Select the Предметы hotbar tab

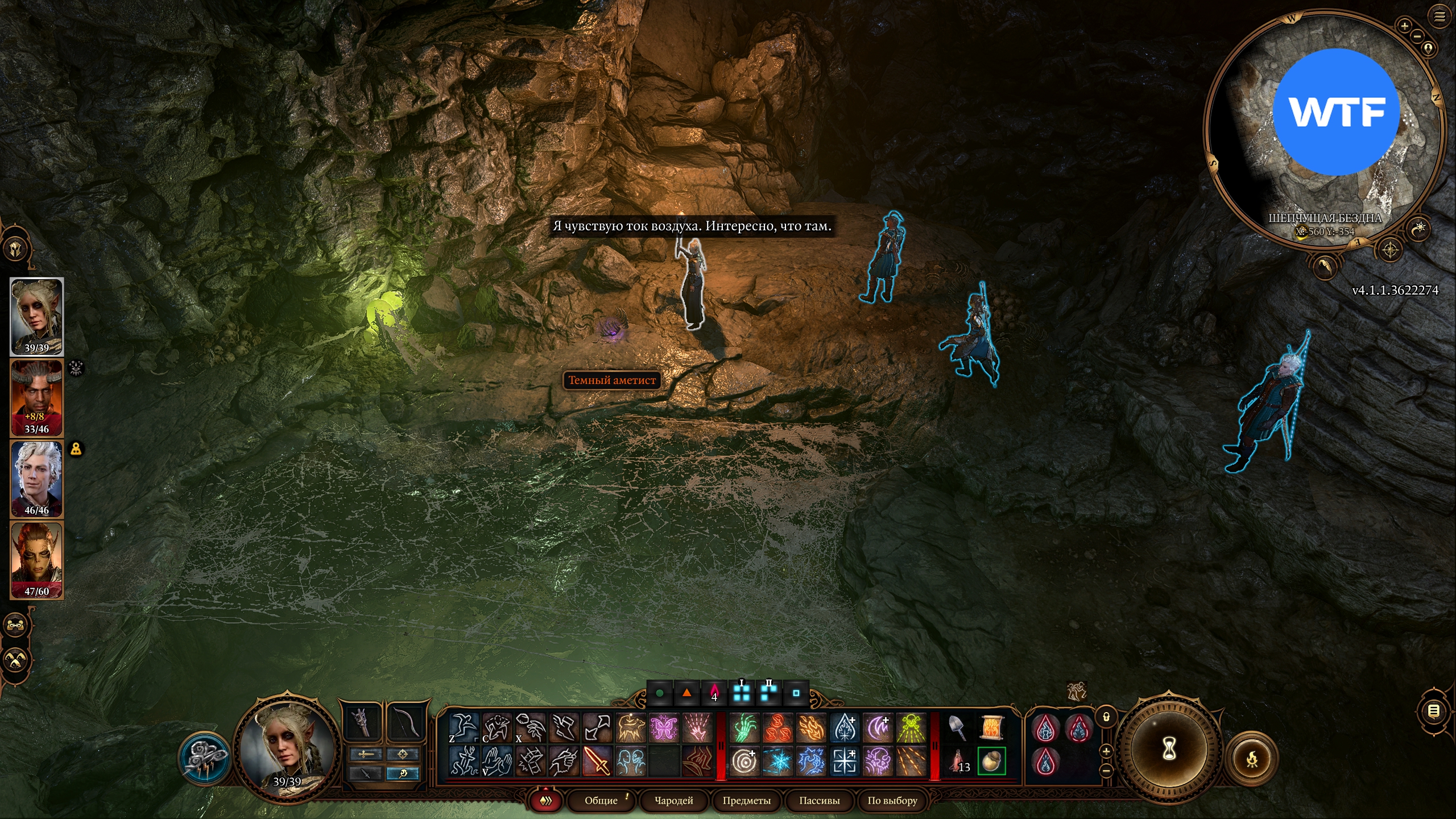tap(746, 800)
